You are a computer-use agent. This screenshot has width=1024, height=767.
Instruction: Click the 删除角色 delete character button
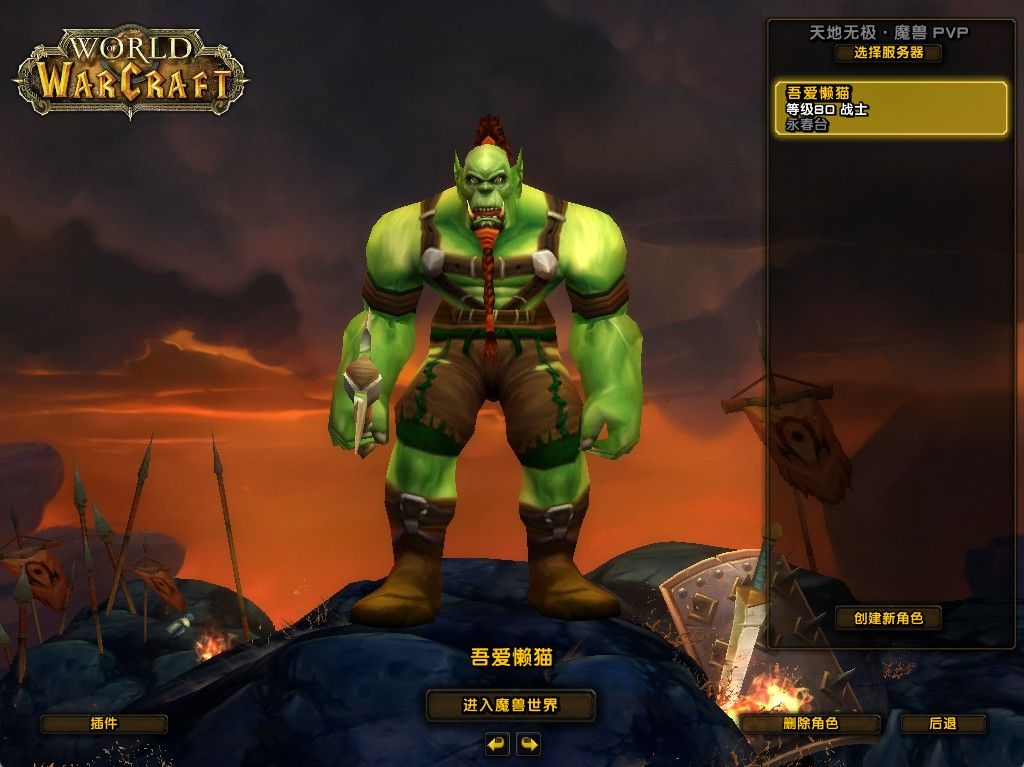[x=810, y=723]
